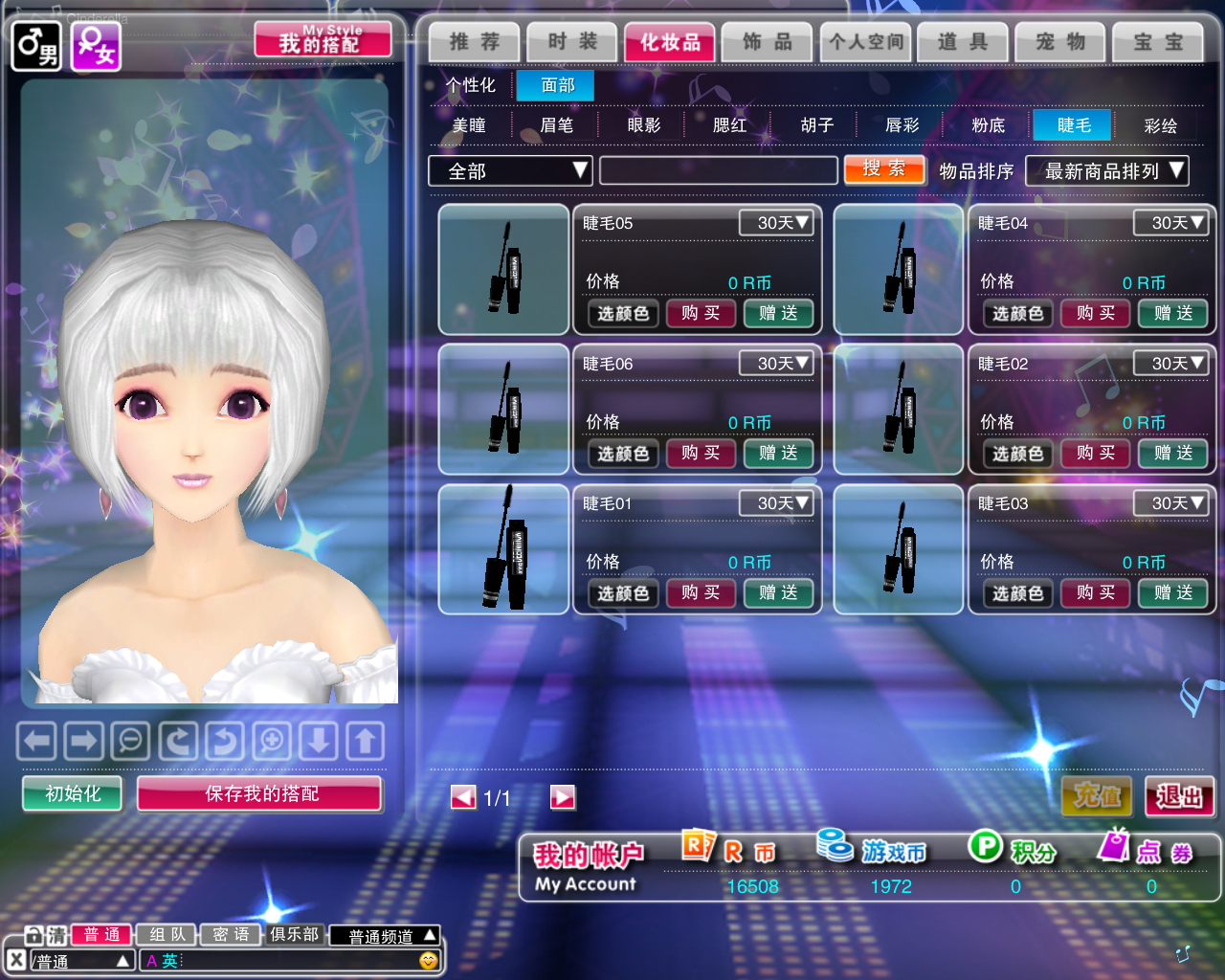Select the 睫毛01 mascara thumbnail
This screenshot has width=1225, height=980.
click(503, 548)
